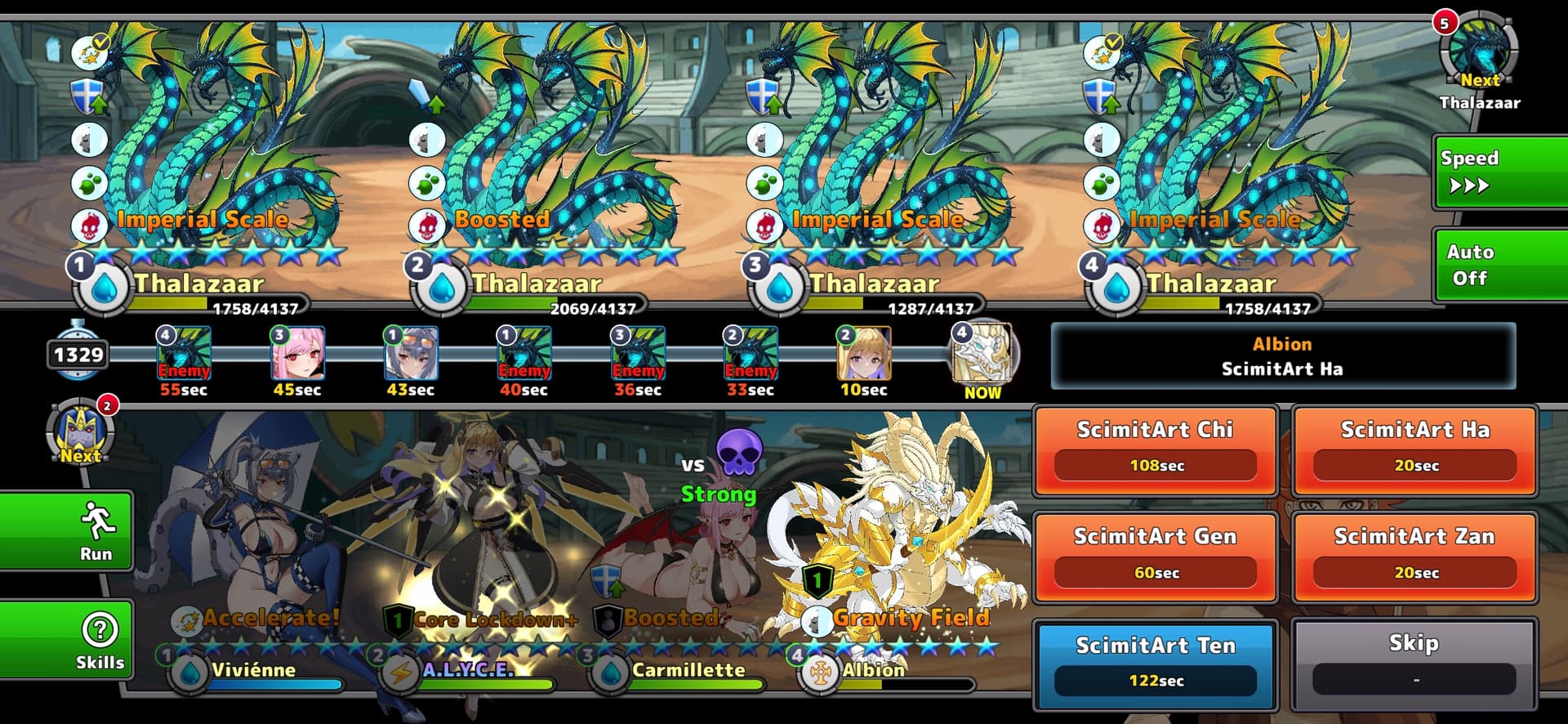The image size is (1568, 724).
Task: Choose the ScimitArt Gen skill
Action: (x=1155, y=557)
